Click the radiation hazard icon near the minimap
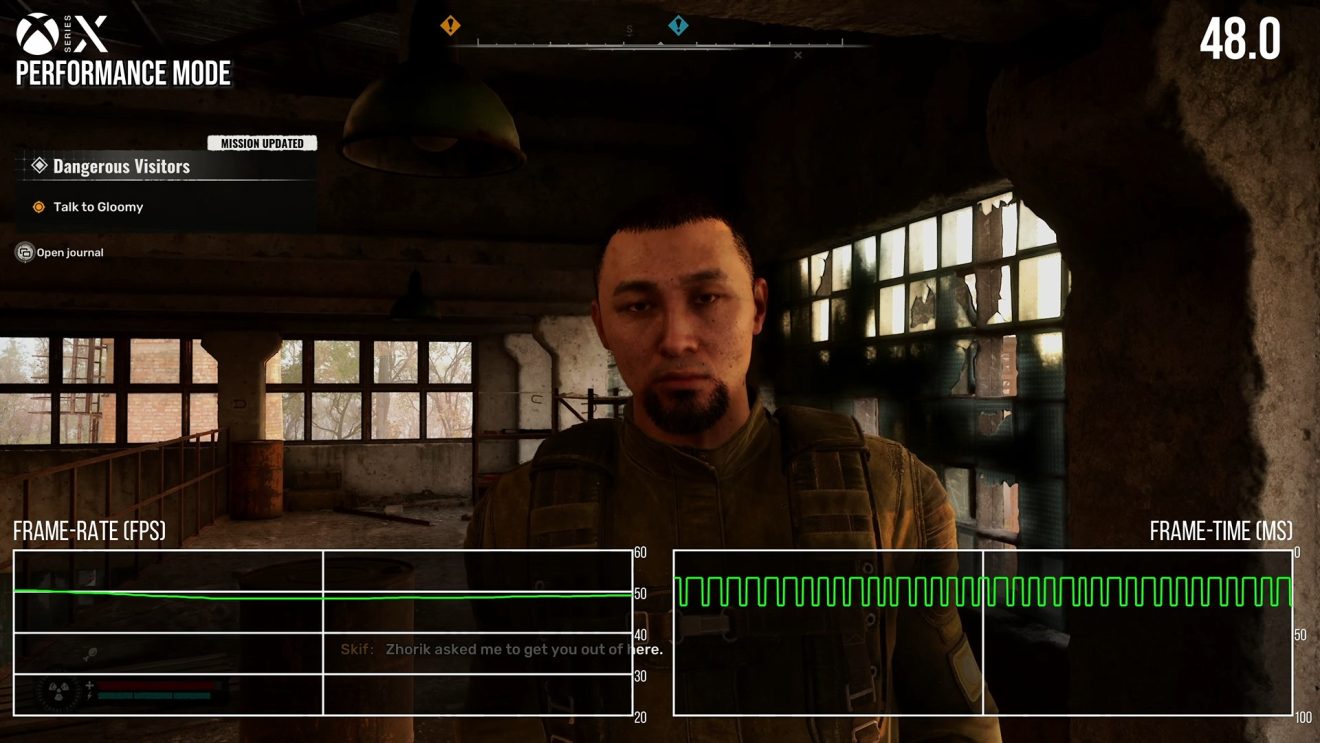The width and height of the screenshot is (1320, 743). (x=56, y=692)
